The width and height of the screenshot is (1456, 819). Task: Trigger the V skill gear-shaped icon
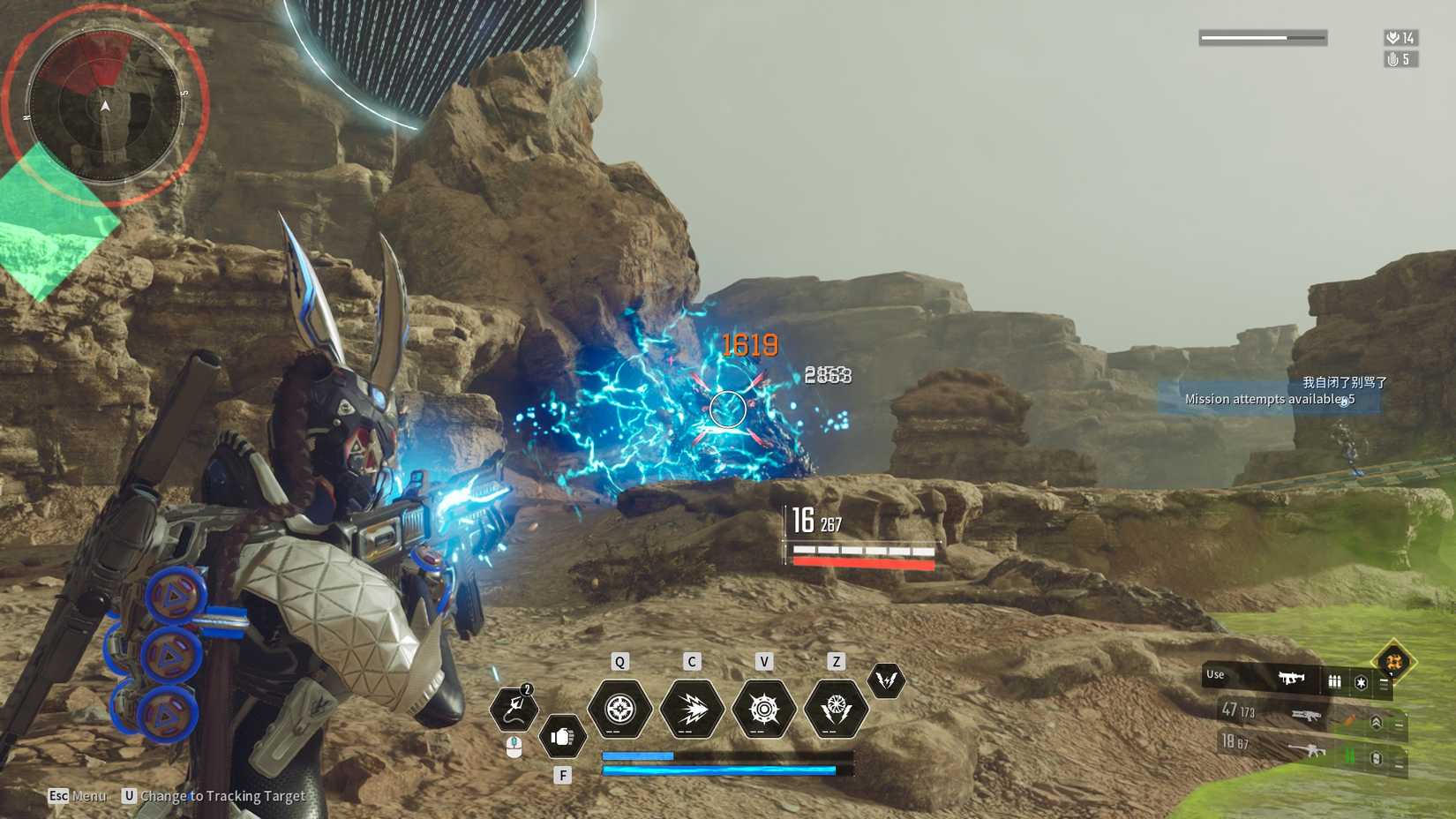tap(765, 708)
